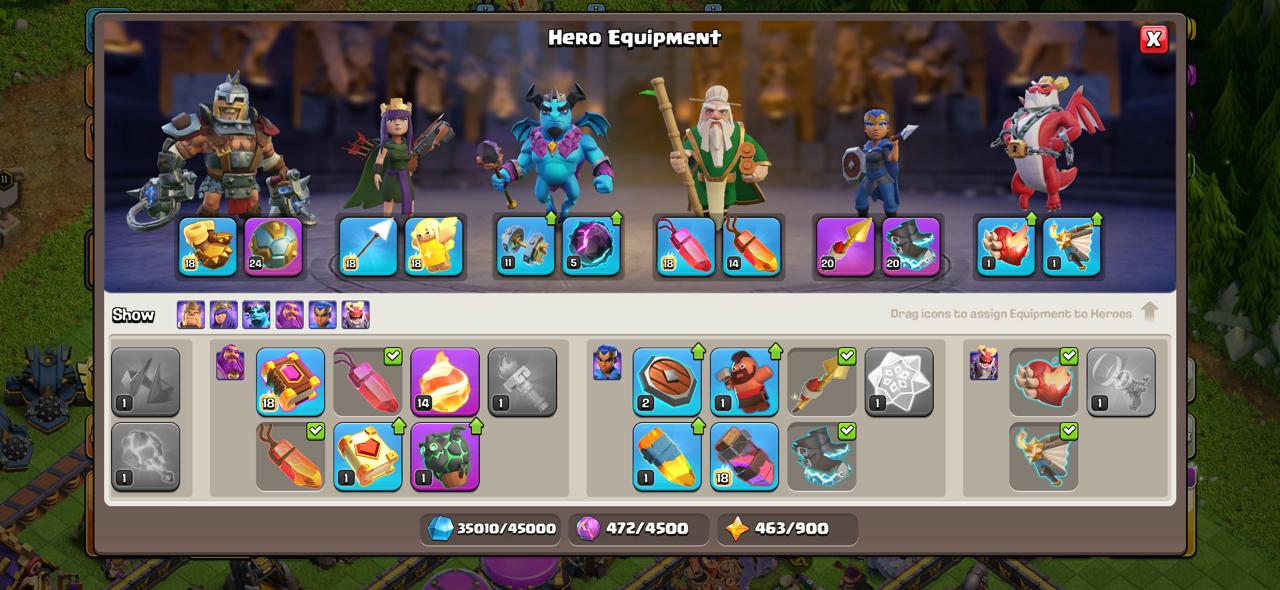Image resolution: width=1280 pixels, height=590 pixels.
Task: Pick the green lava turtle-shell equipment
Action: click(445, 456)
